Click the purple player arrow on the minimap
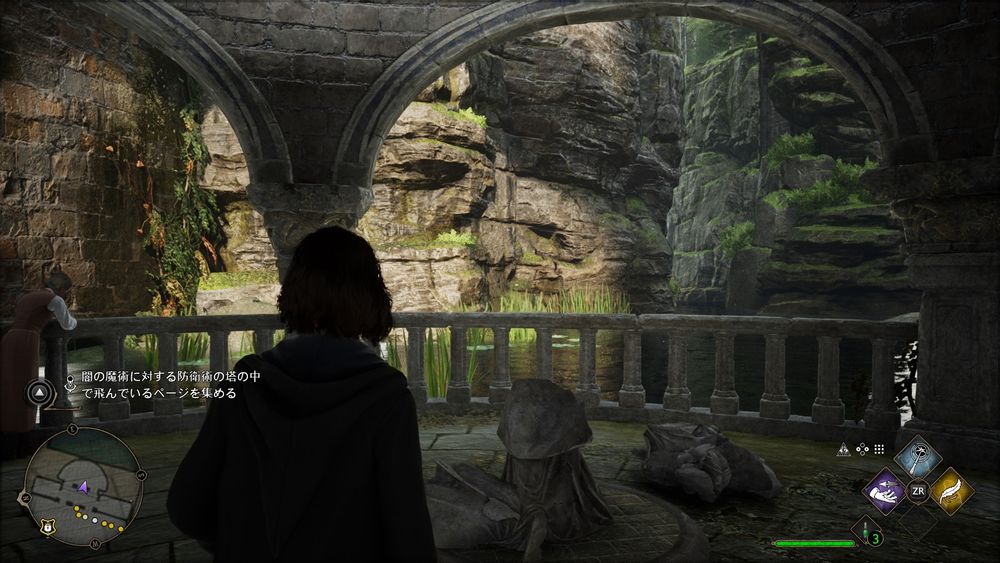This screenshot has width=1000, height=563. tap(84, 486)
